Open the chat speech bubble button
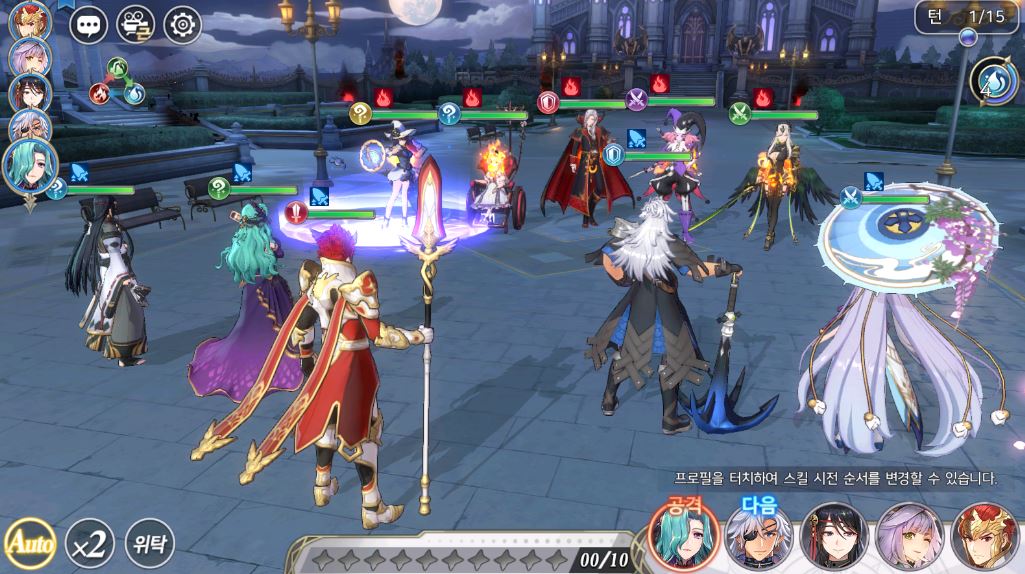 (x=88, y=25)
